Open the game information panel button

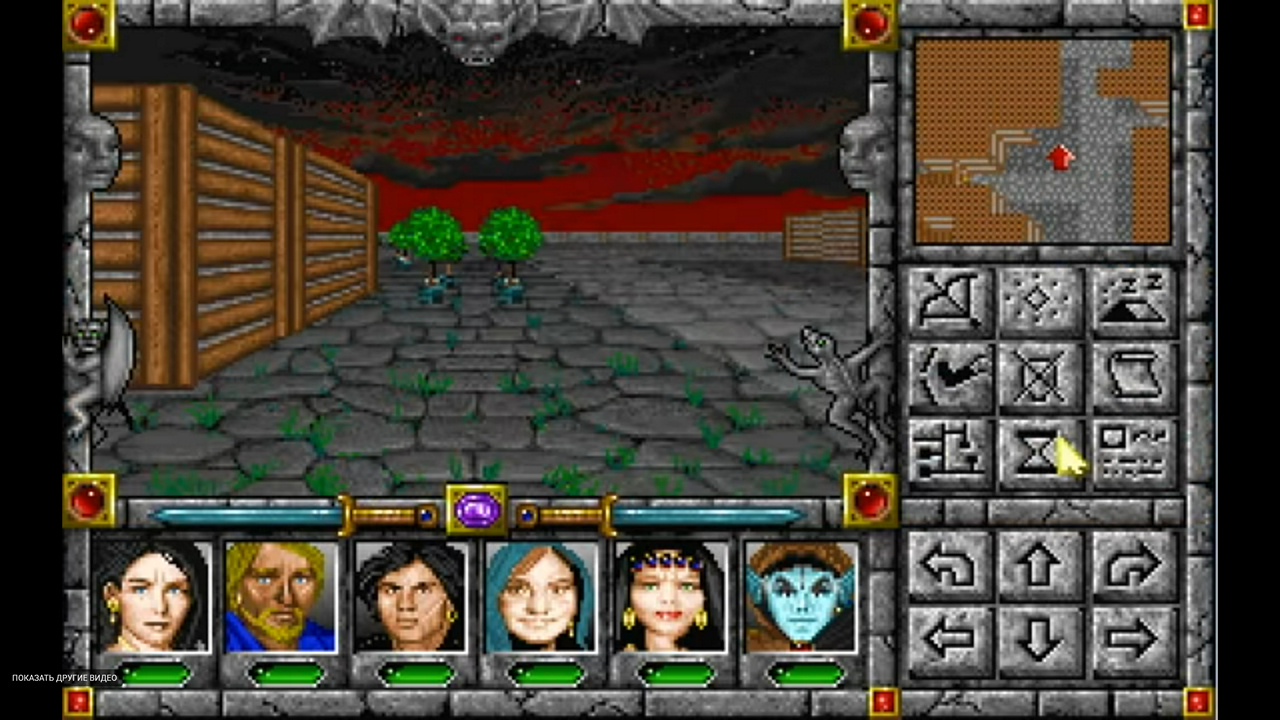(x=1134, y=453)
